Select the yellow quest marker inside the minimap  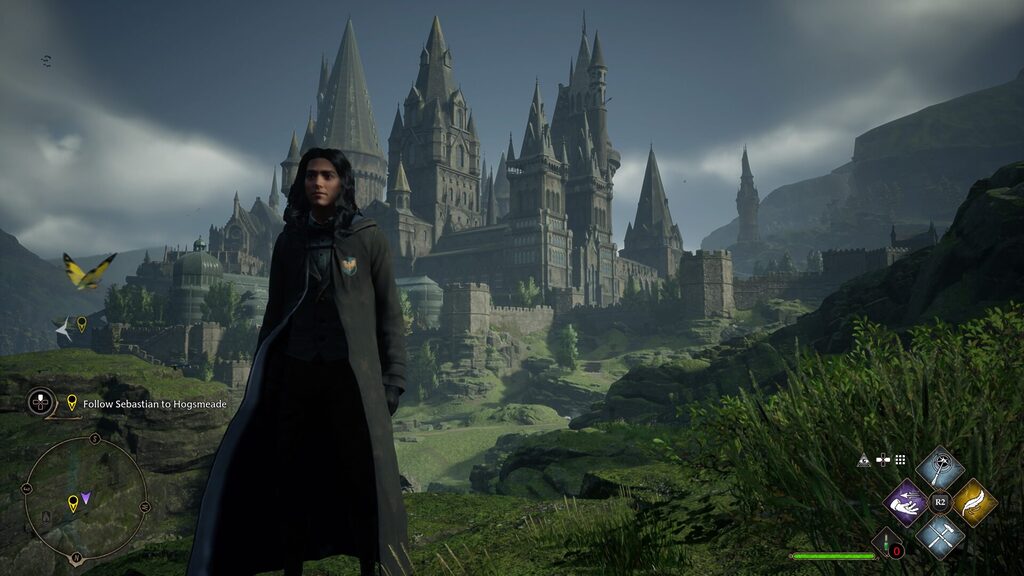[x=72, y=502]
